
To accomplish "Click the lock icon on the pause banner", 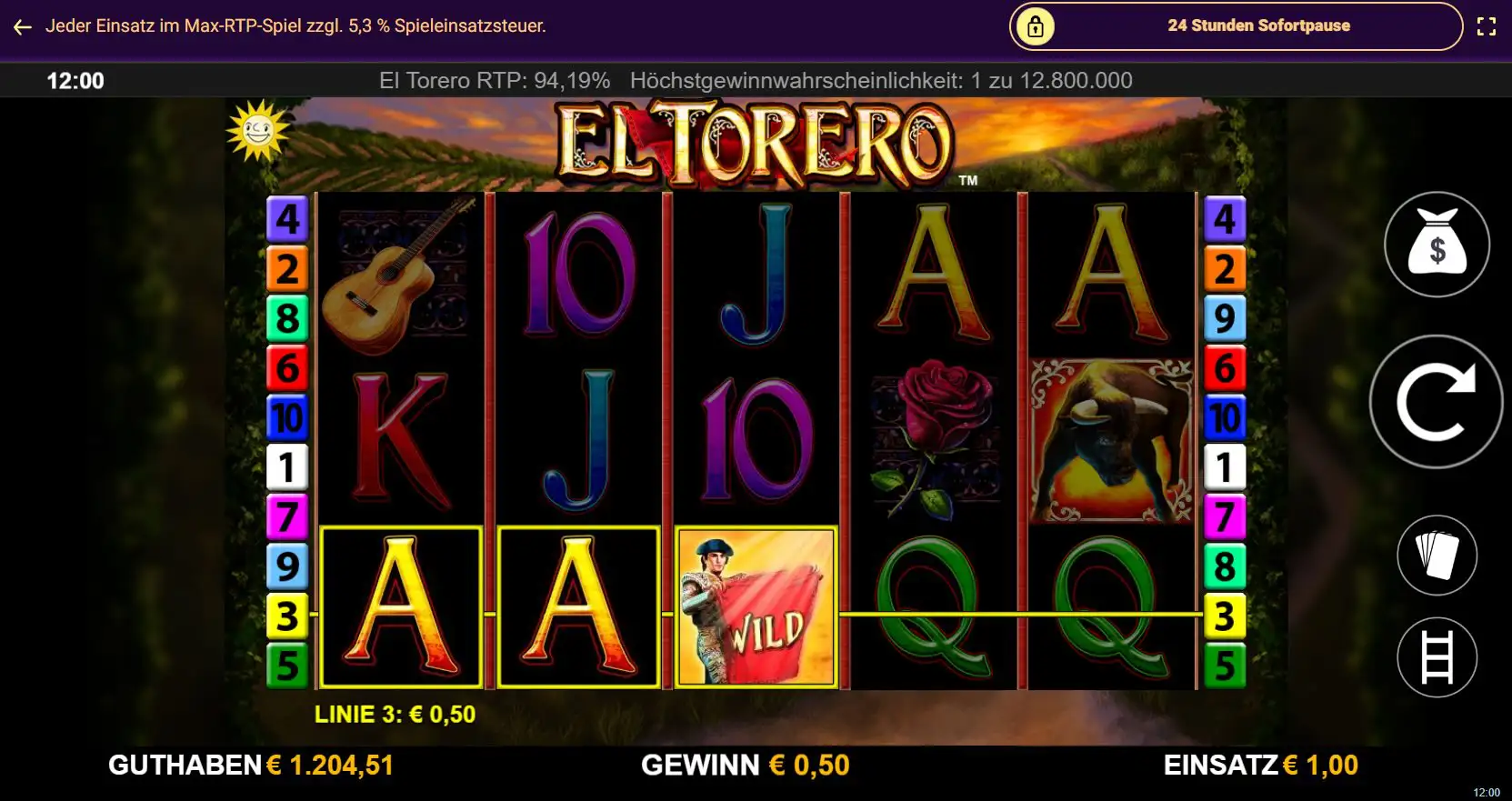I will point(1034,25).
